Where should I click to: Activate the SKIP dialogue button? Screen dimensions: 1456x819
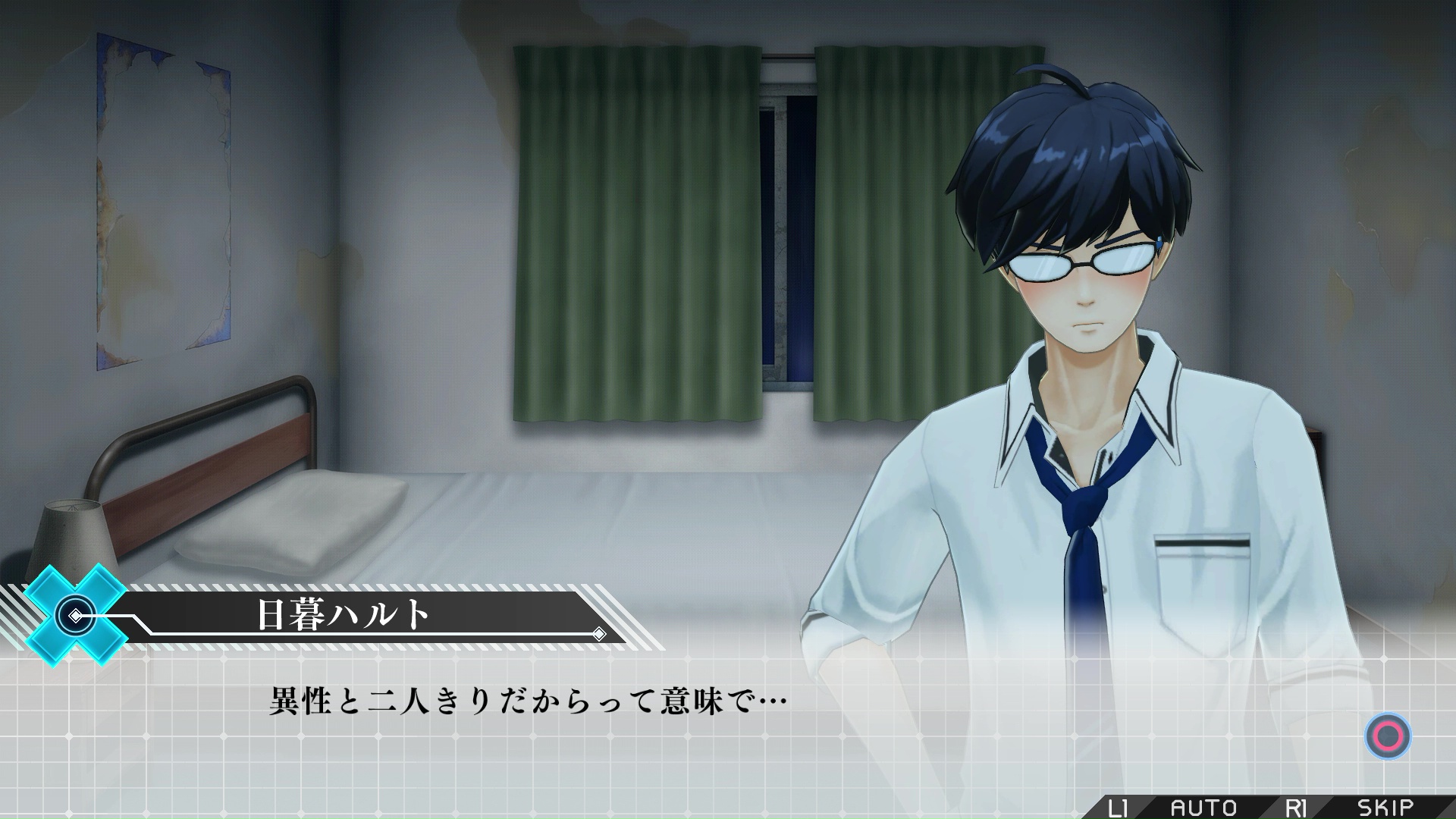click(x=1385, y=807)
